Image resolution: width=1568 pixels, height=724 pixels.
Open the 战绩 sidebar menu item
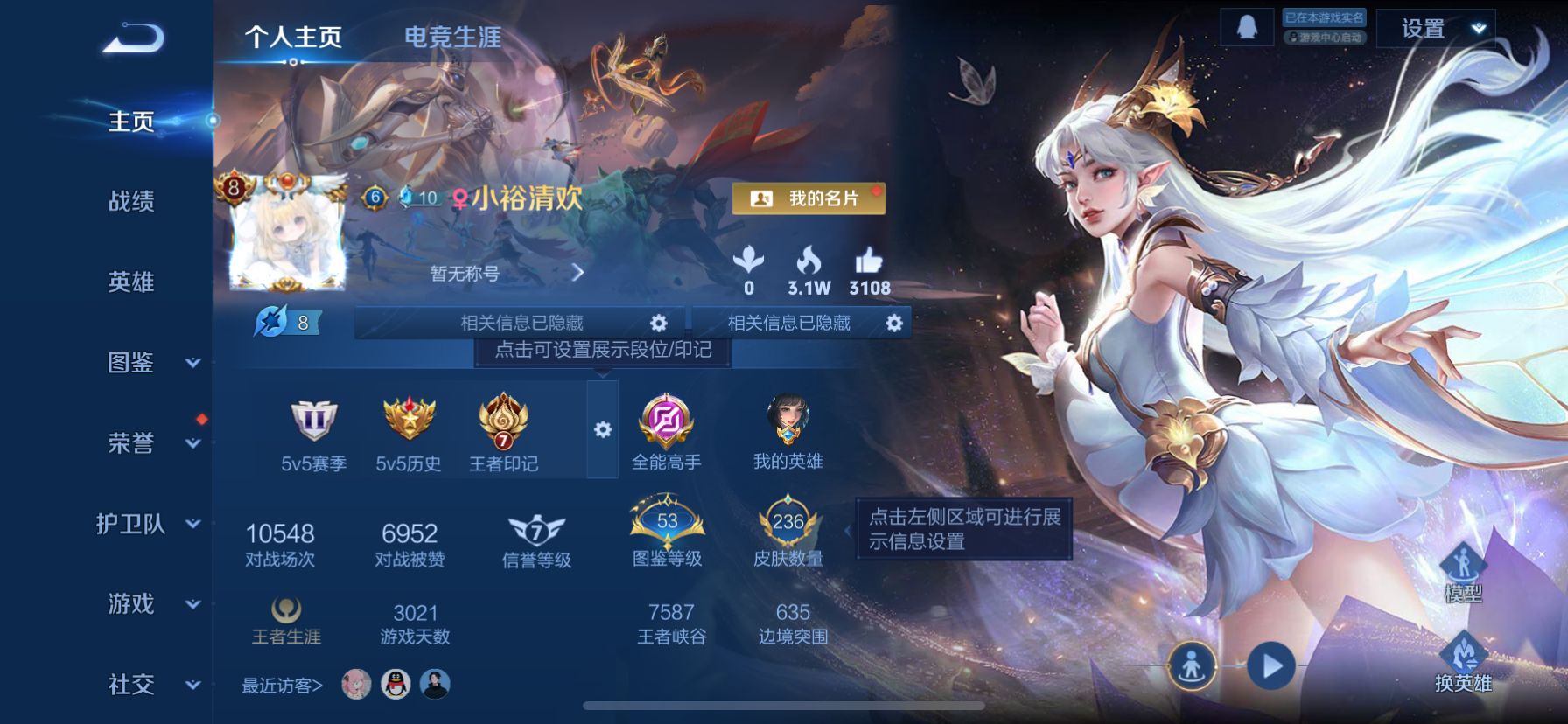[129, 202]
